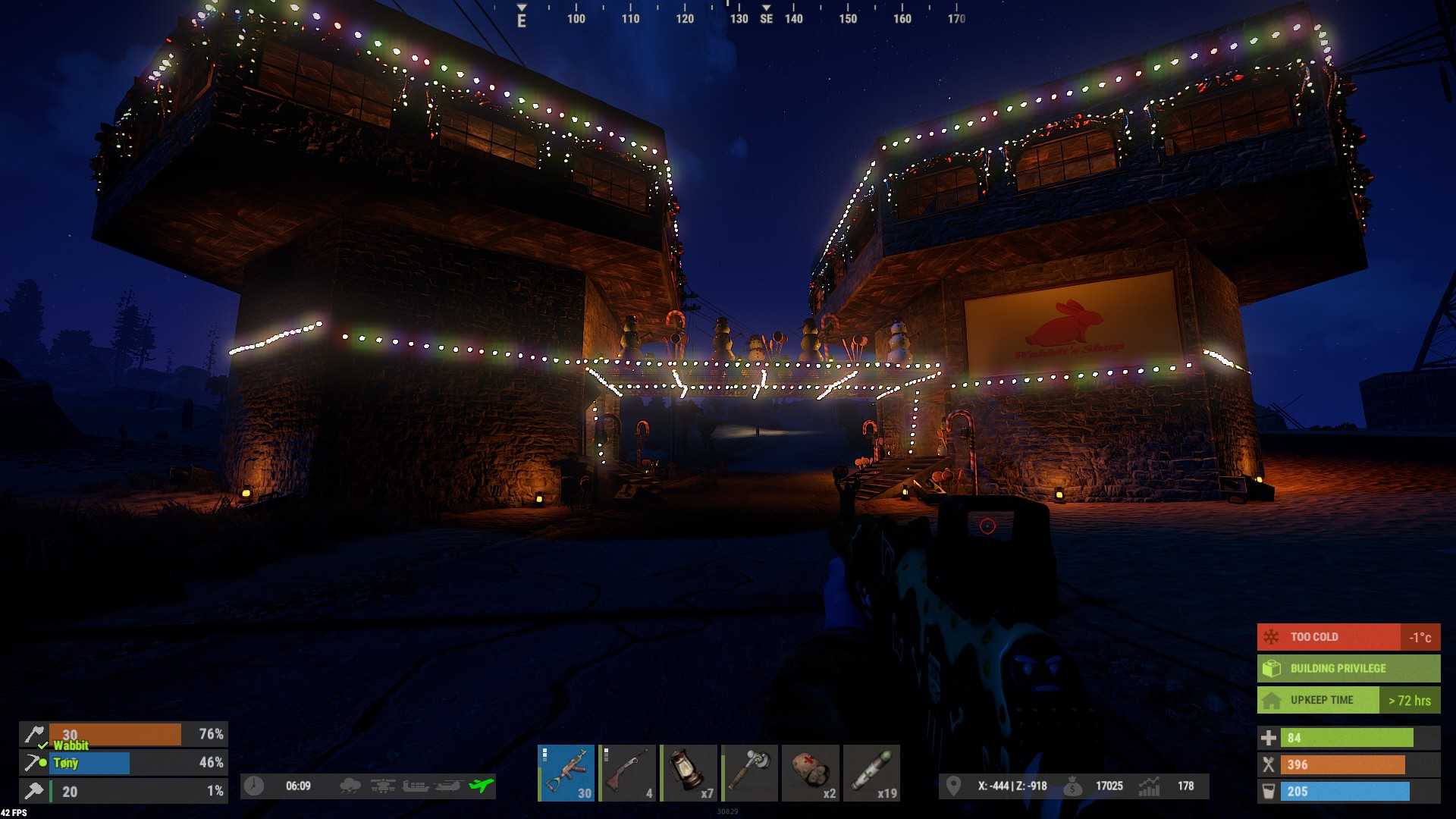Click the map pin coordinates icon
The image size is (1456, 819).
pyautogui.click(x=953, y=786)
